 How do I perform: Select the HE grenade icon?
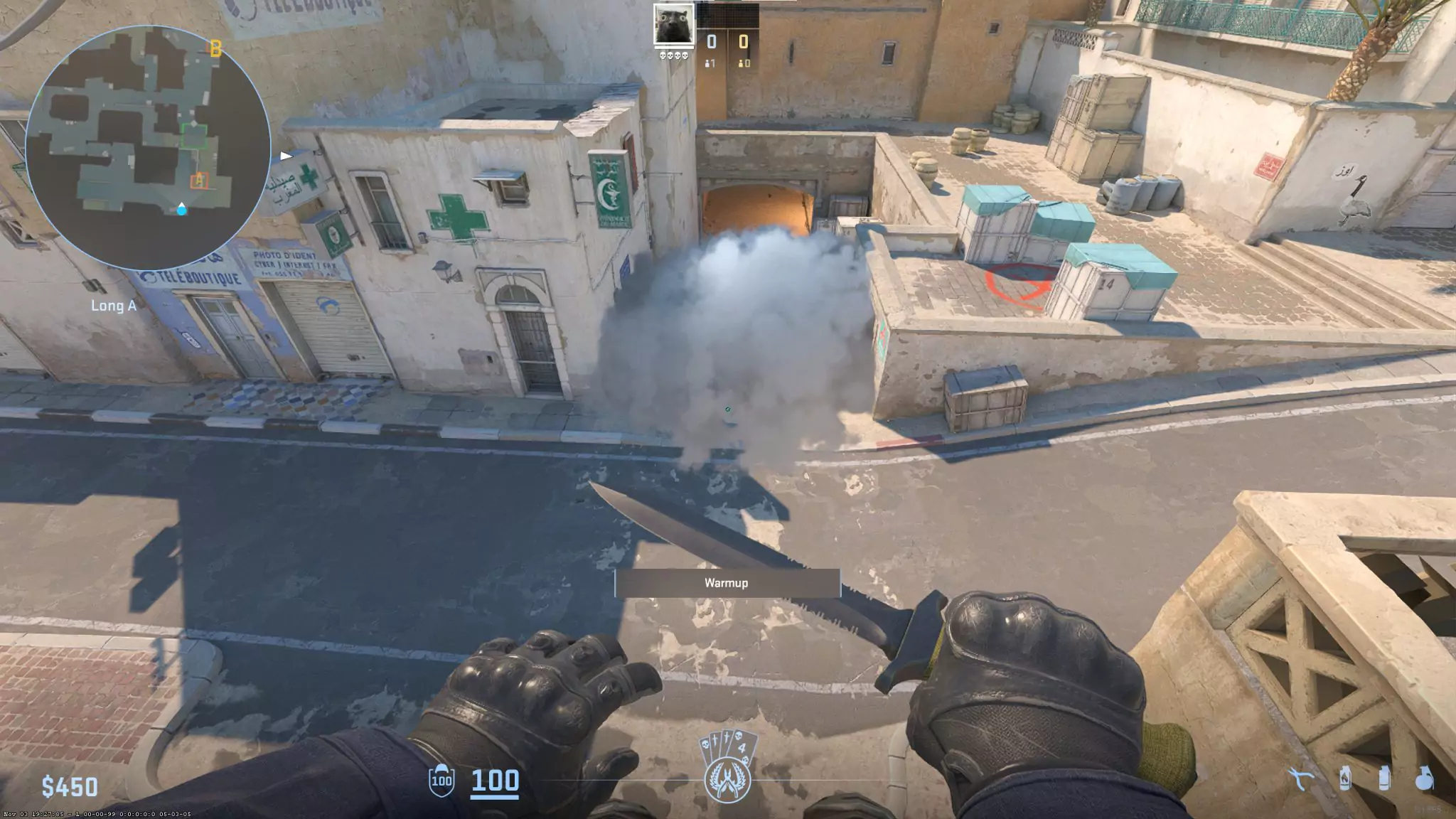pyautogui.click(x=1424, y=780)
